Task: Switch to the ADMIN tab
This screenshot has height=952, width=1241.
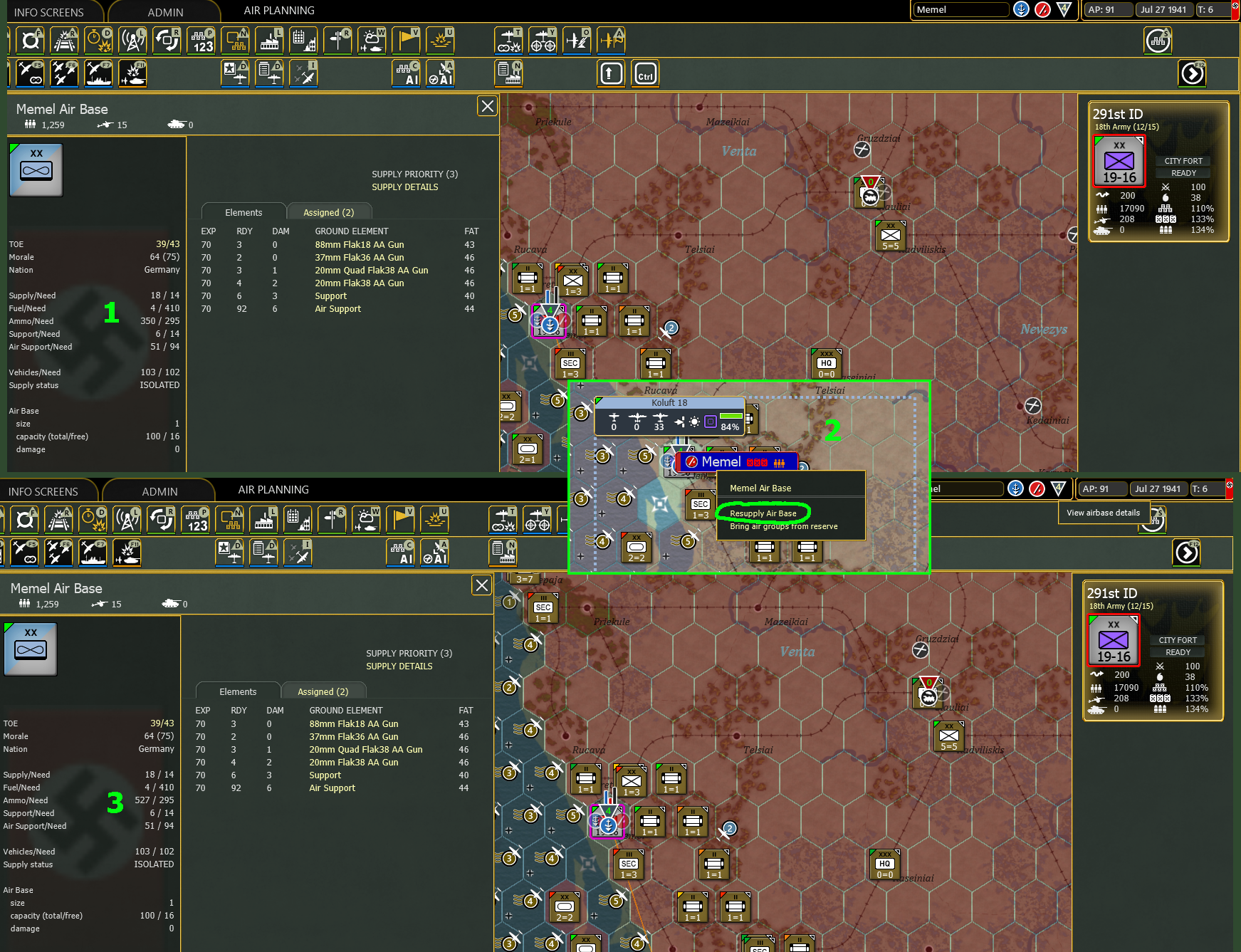Action: [165, 11]
